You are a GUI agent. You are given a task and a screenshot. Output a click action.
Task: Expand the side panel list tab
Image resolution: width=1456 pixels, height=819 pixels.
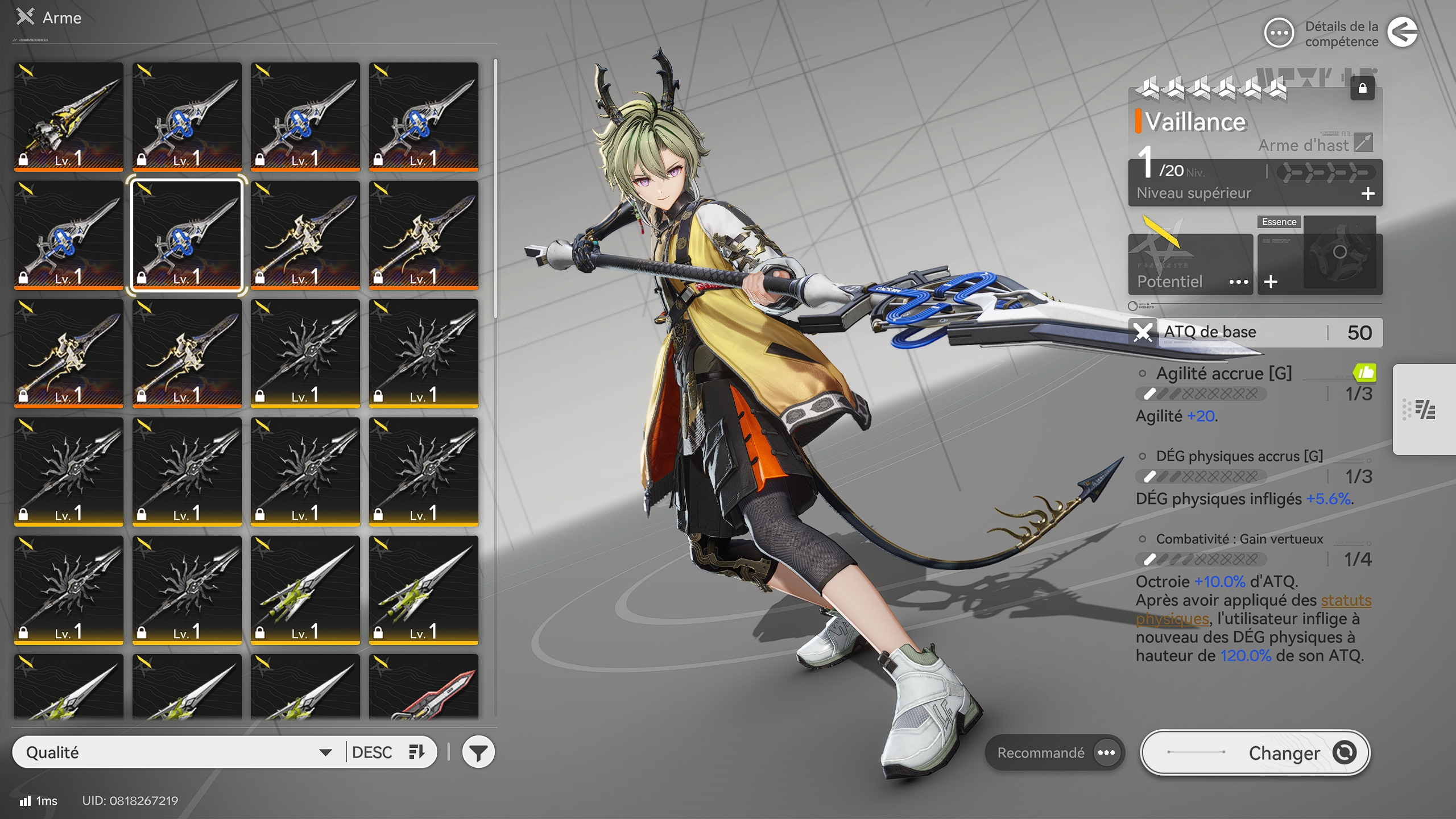[x=1424, y=409]
